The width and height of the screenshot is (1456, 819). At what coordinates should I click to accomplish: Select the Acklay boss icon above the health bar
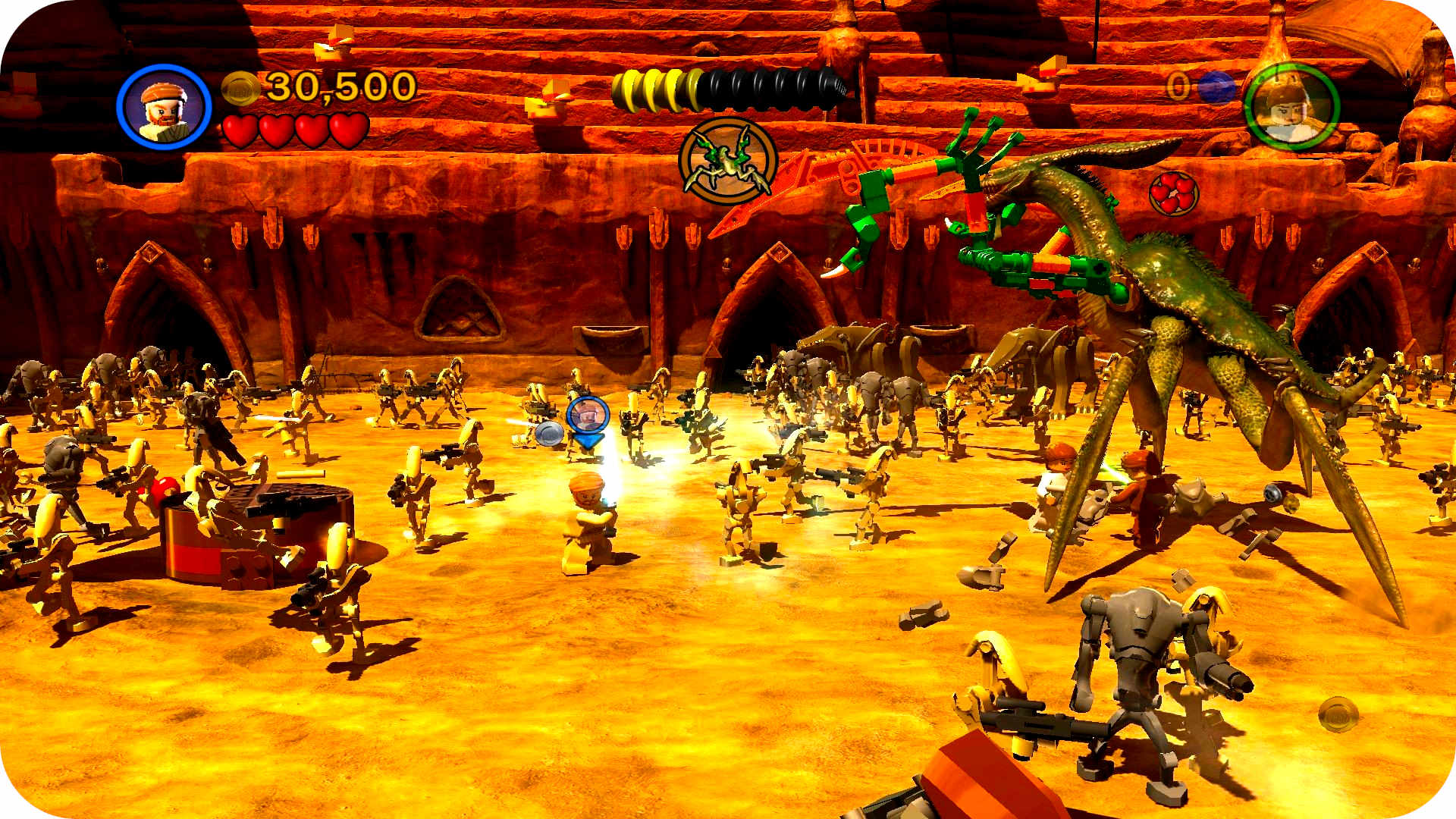click(x=726, y=159)
